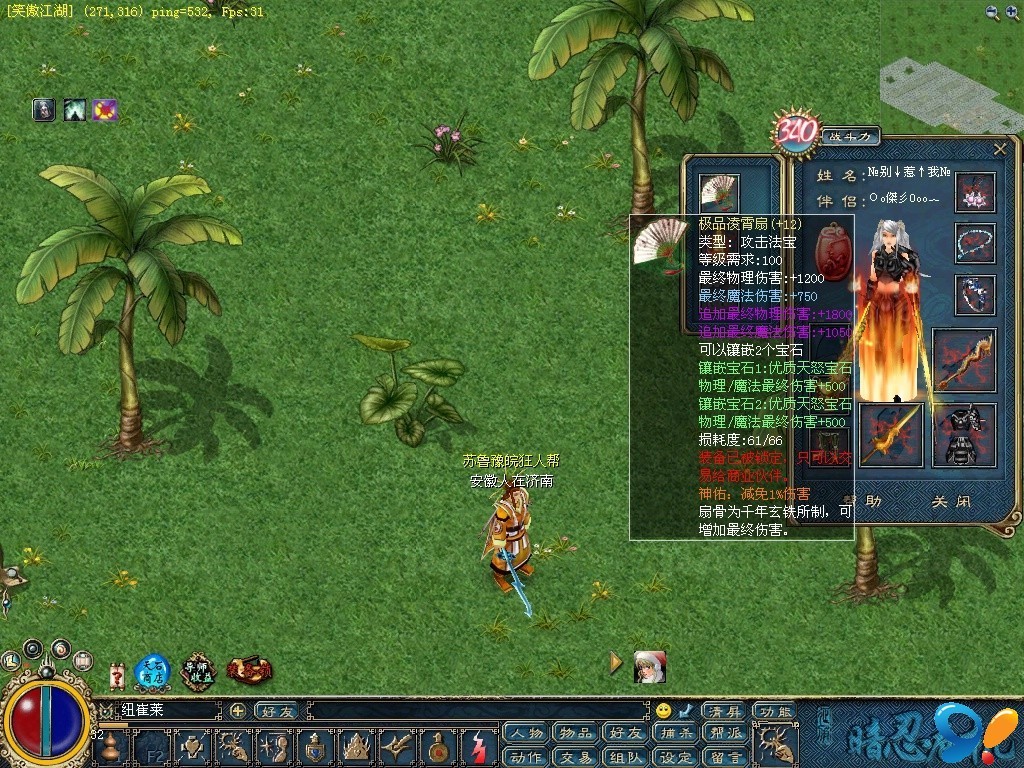Viewport: 1024px width, 768px height.
Task: Select the black armor equipment slot
Action: [964, 435]
